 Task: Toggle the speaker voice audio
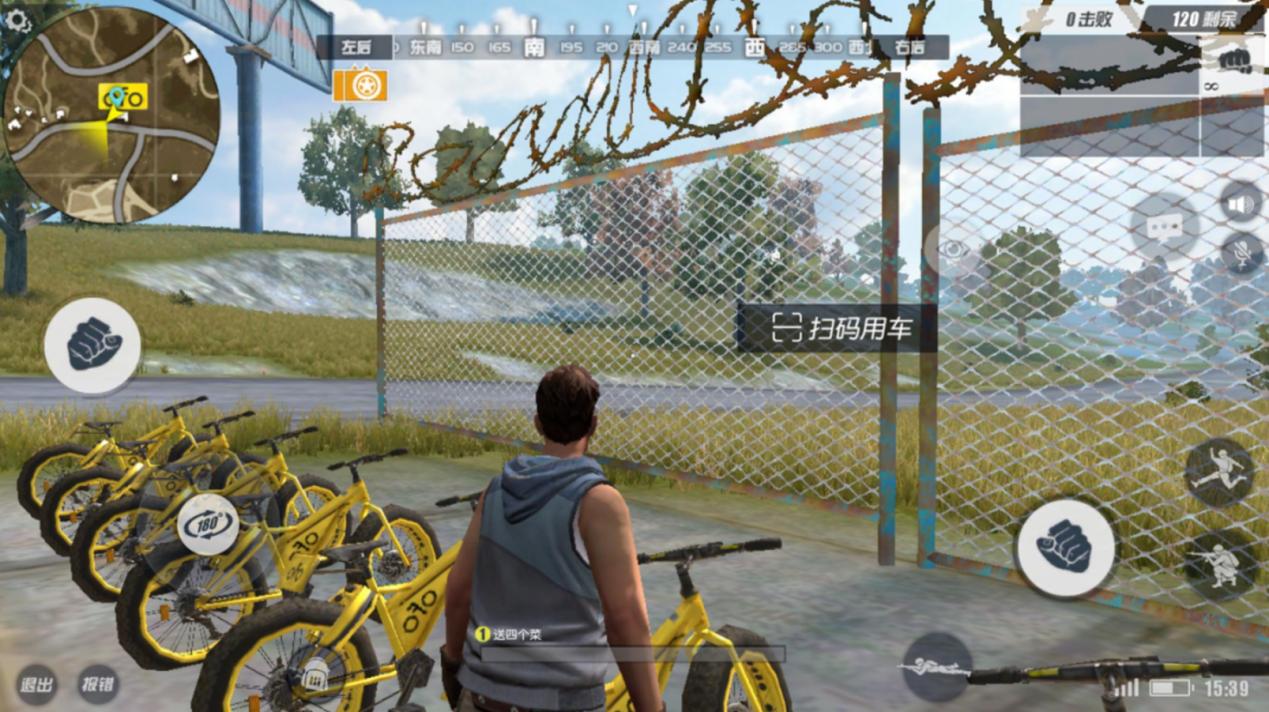pyautogui.click(x=1241, y=204)
